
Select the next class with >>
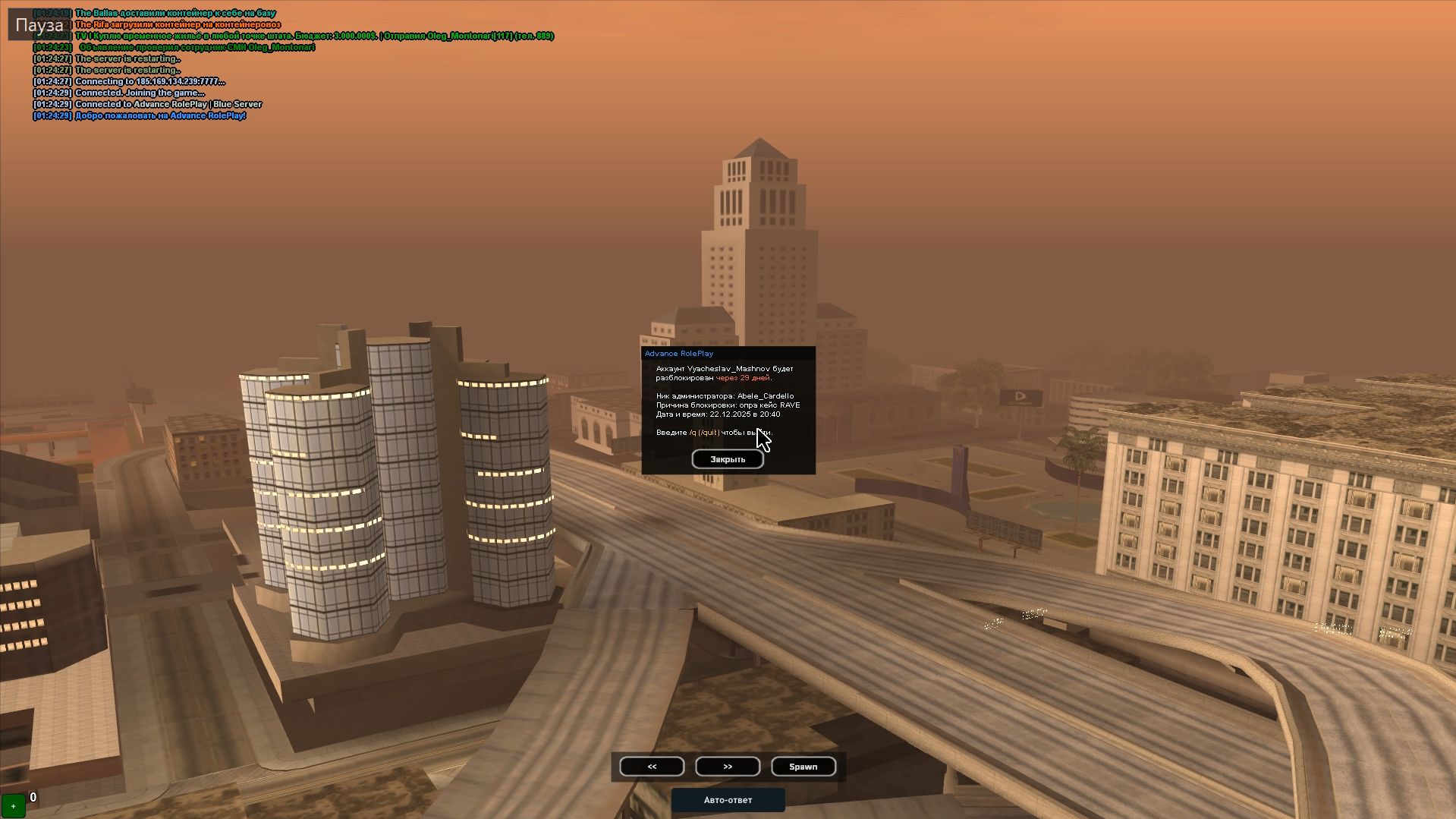click(x=728, y=767)
